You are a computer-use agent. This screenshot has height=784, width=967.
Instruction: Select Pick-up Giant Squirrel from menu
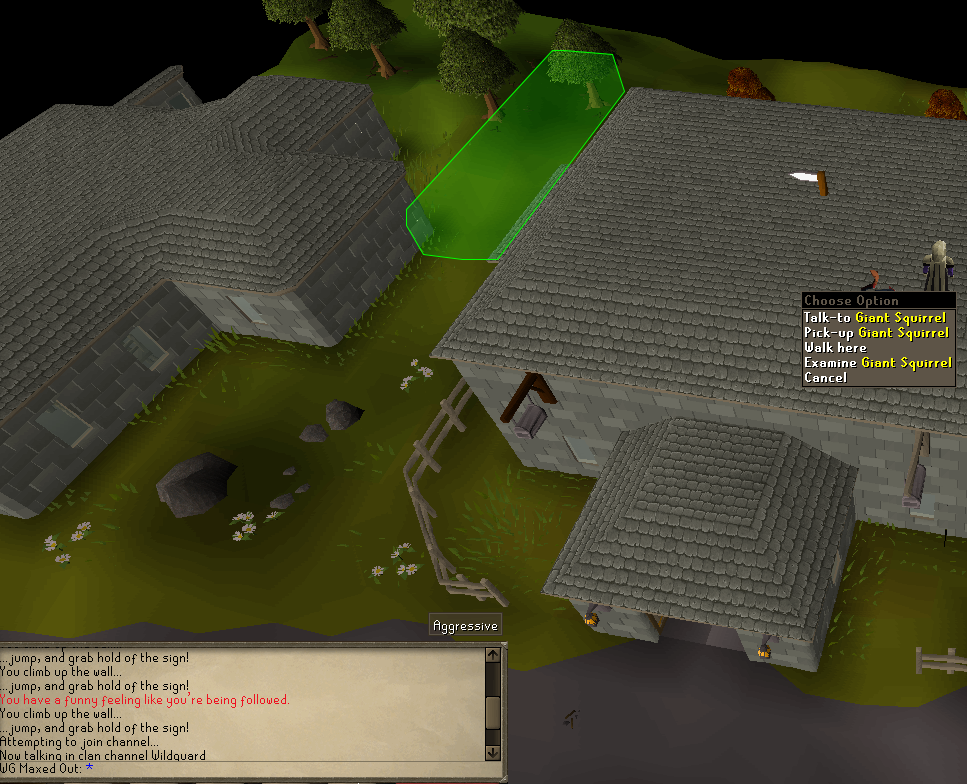pos(874,332)
